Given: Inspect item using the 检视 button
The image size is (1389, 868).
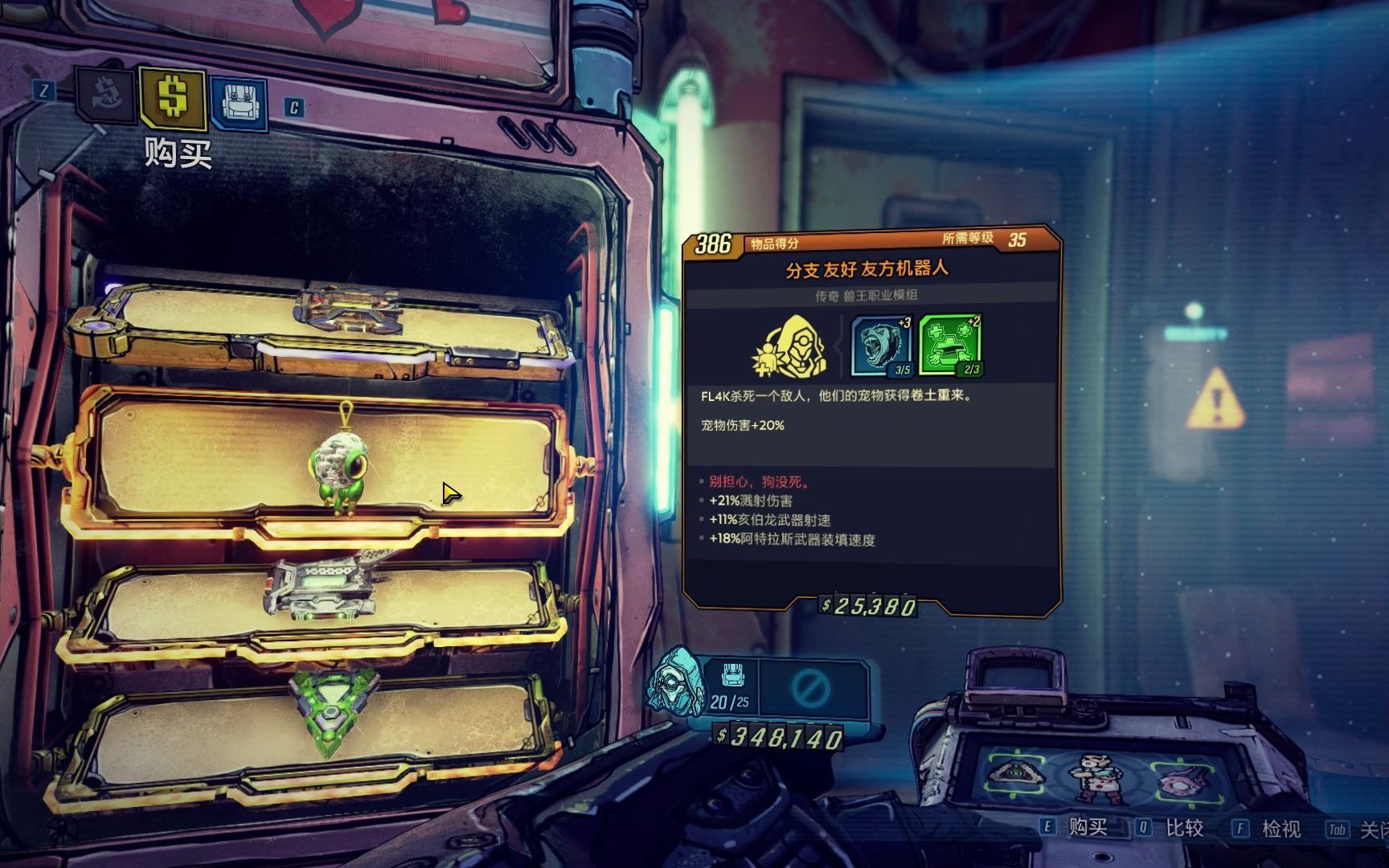Looking at the screenshot, I should coord(1280,828).
